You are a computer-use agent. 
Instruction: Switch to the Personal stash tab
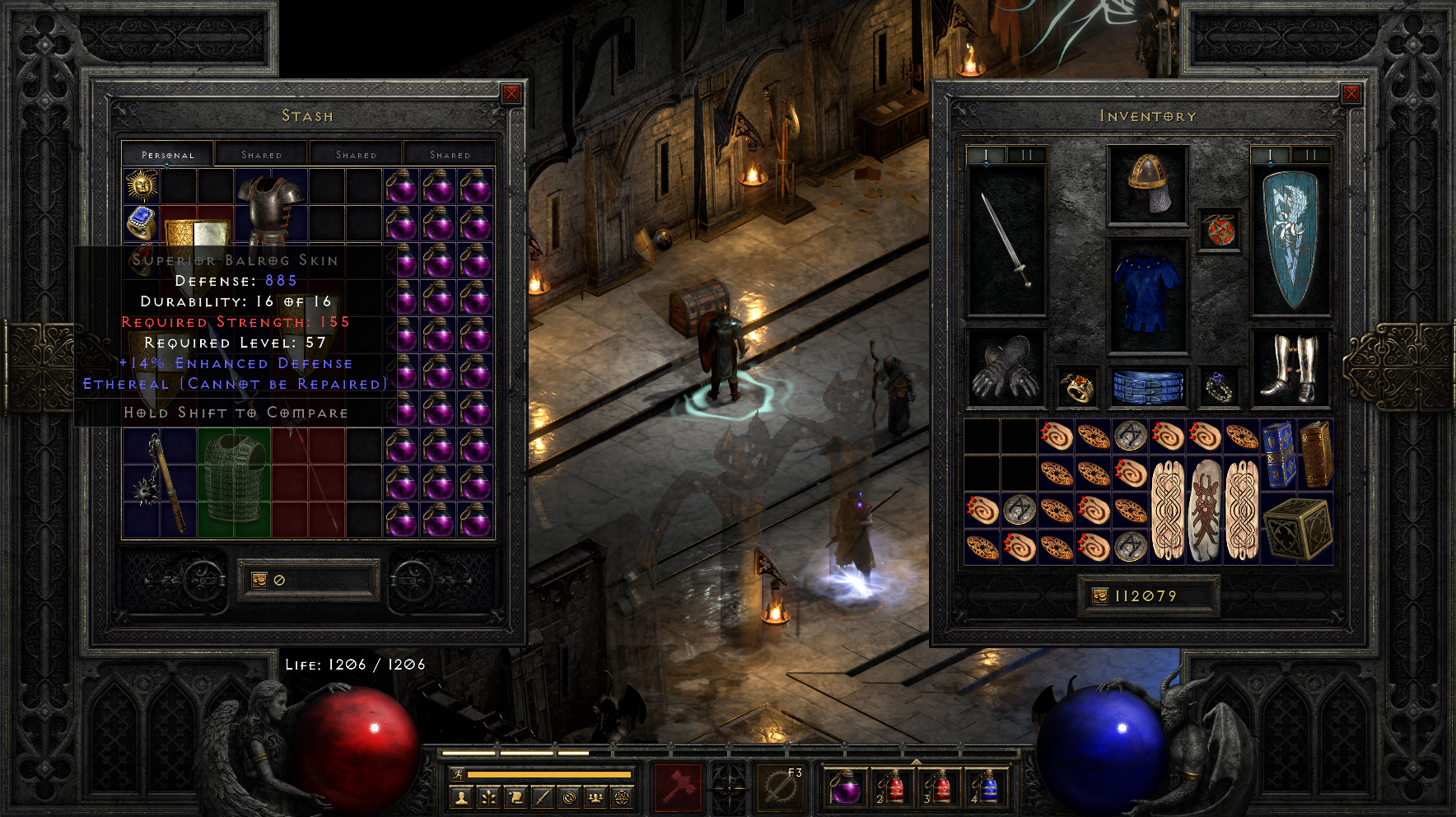pyautogui.click(x=168, y=155)
